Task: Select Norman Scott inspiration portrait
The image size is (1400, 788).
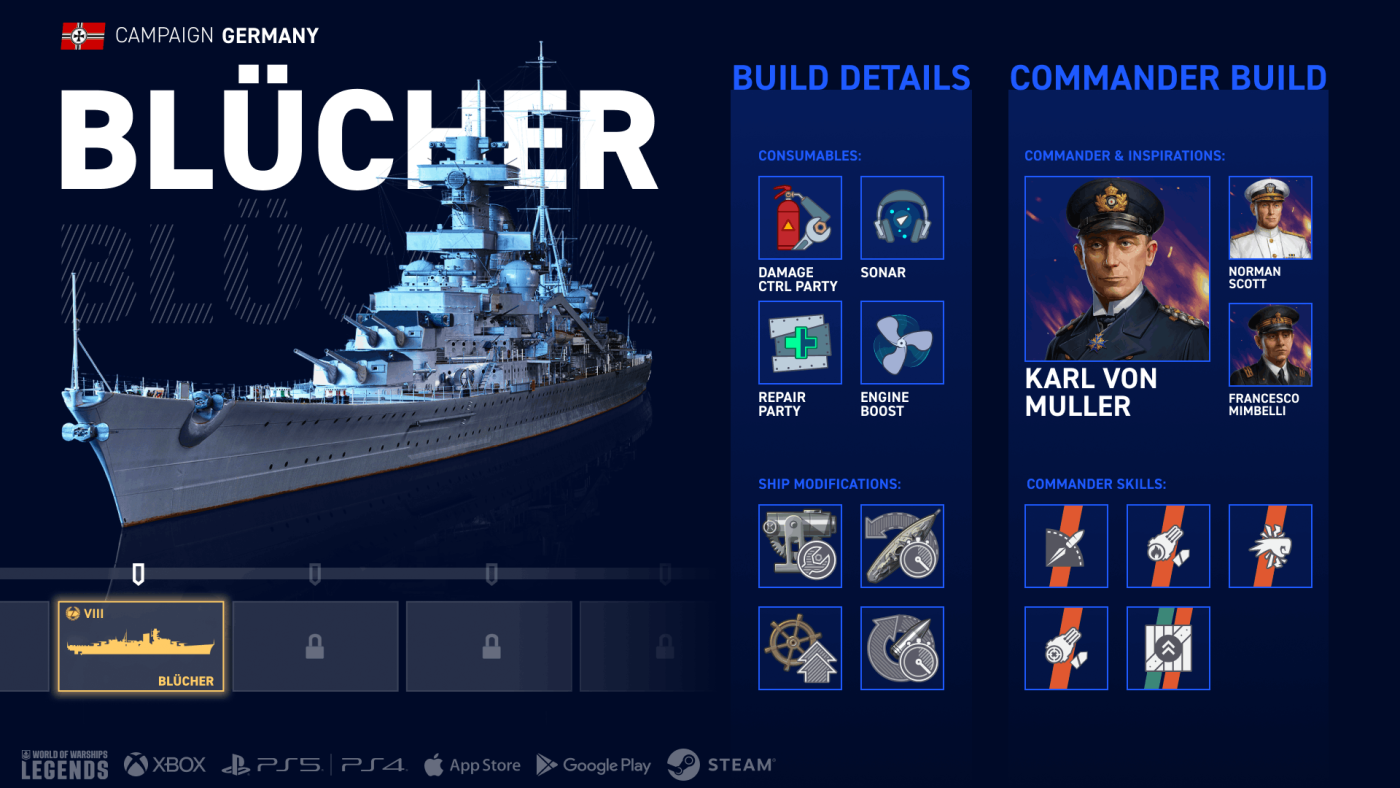Action: [1270, 218]
